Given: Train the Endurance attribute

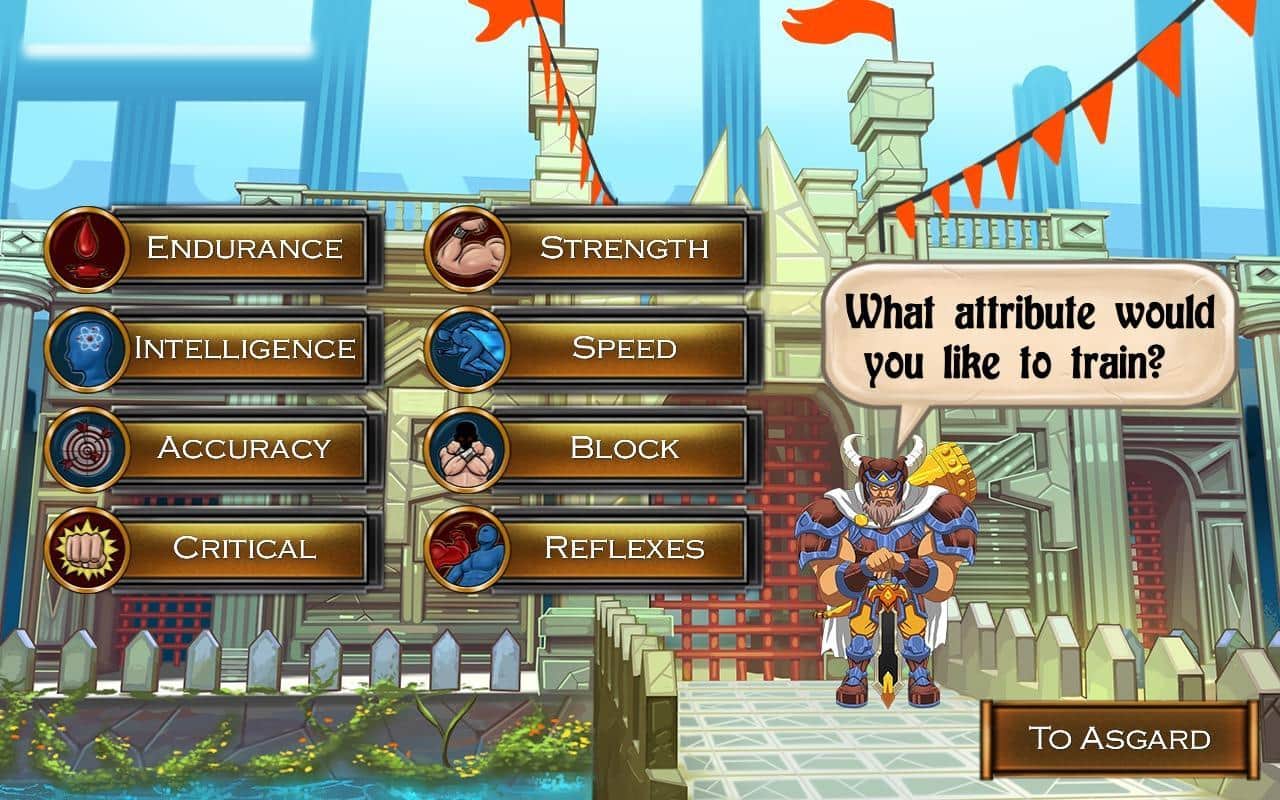Looking at the screenshot, I should pos(245,248).
